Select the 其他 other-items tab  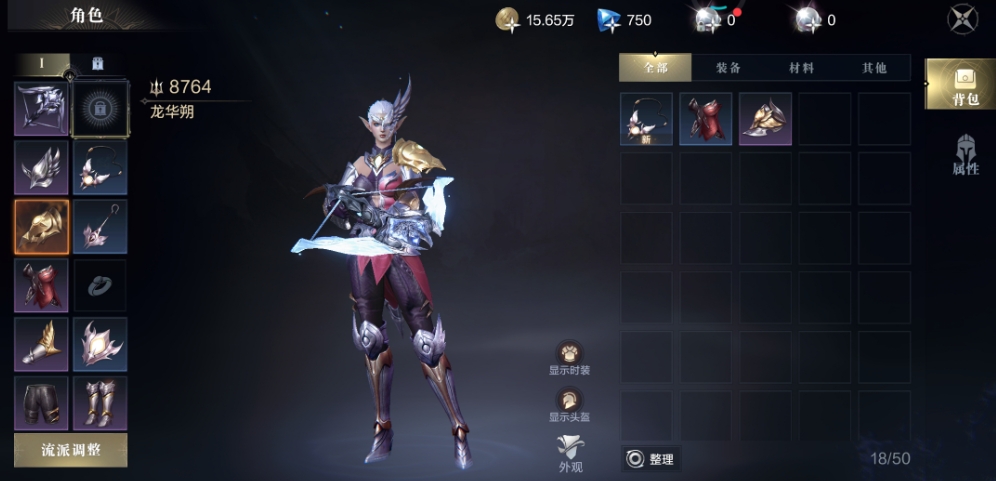tap(874, 68)
